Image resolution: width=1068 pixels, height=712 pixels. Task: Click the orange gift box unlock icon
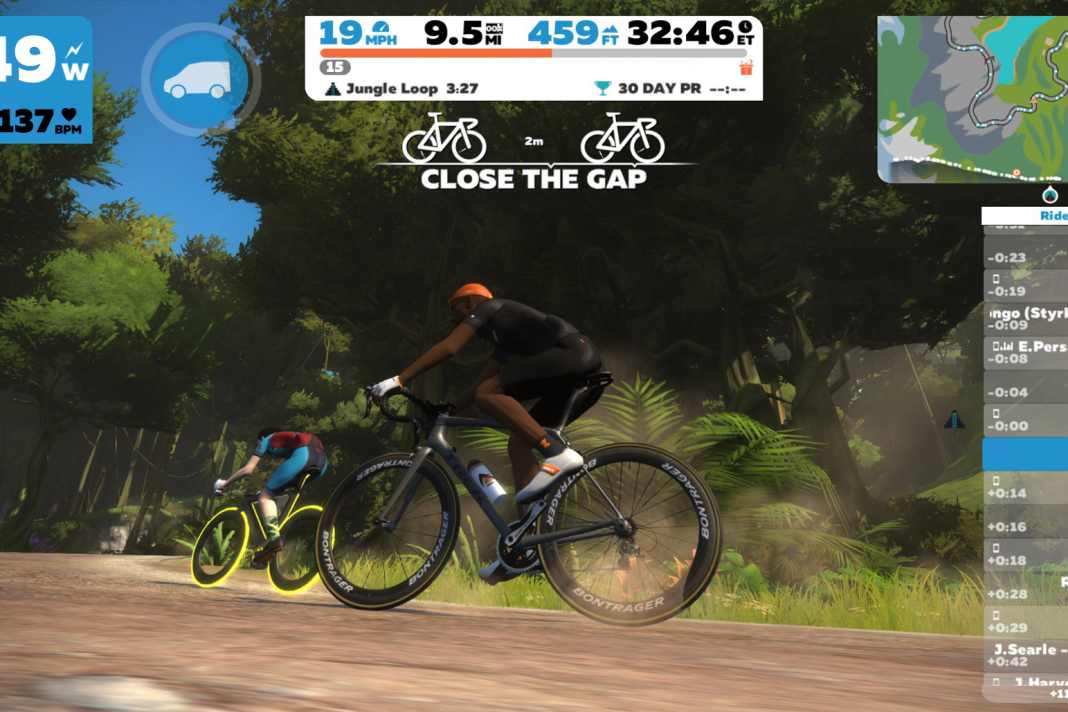[746, 68]
